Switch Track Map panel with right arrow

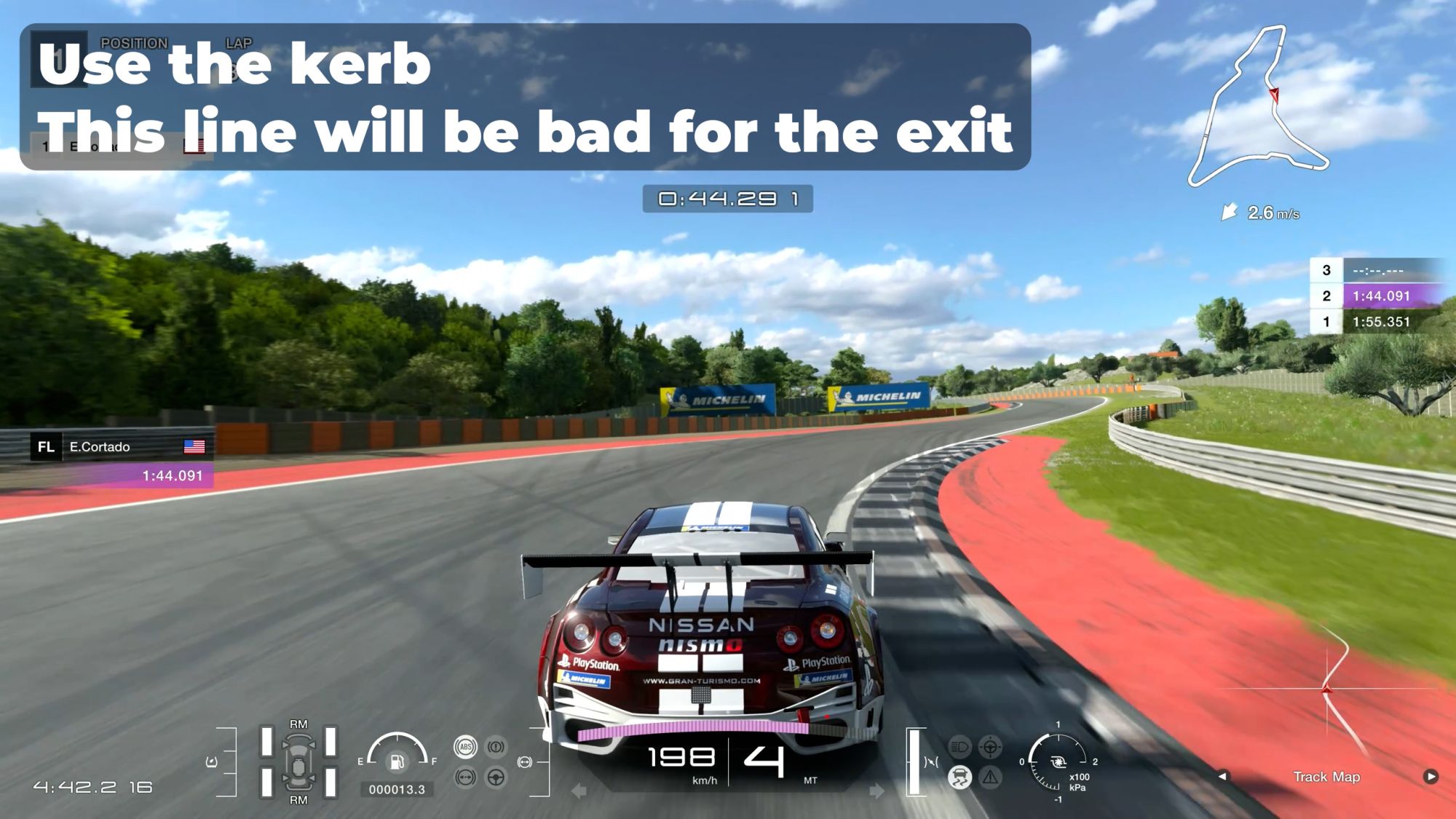1431,776
